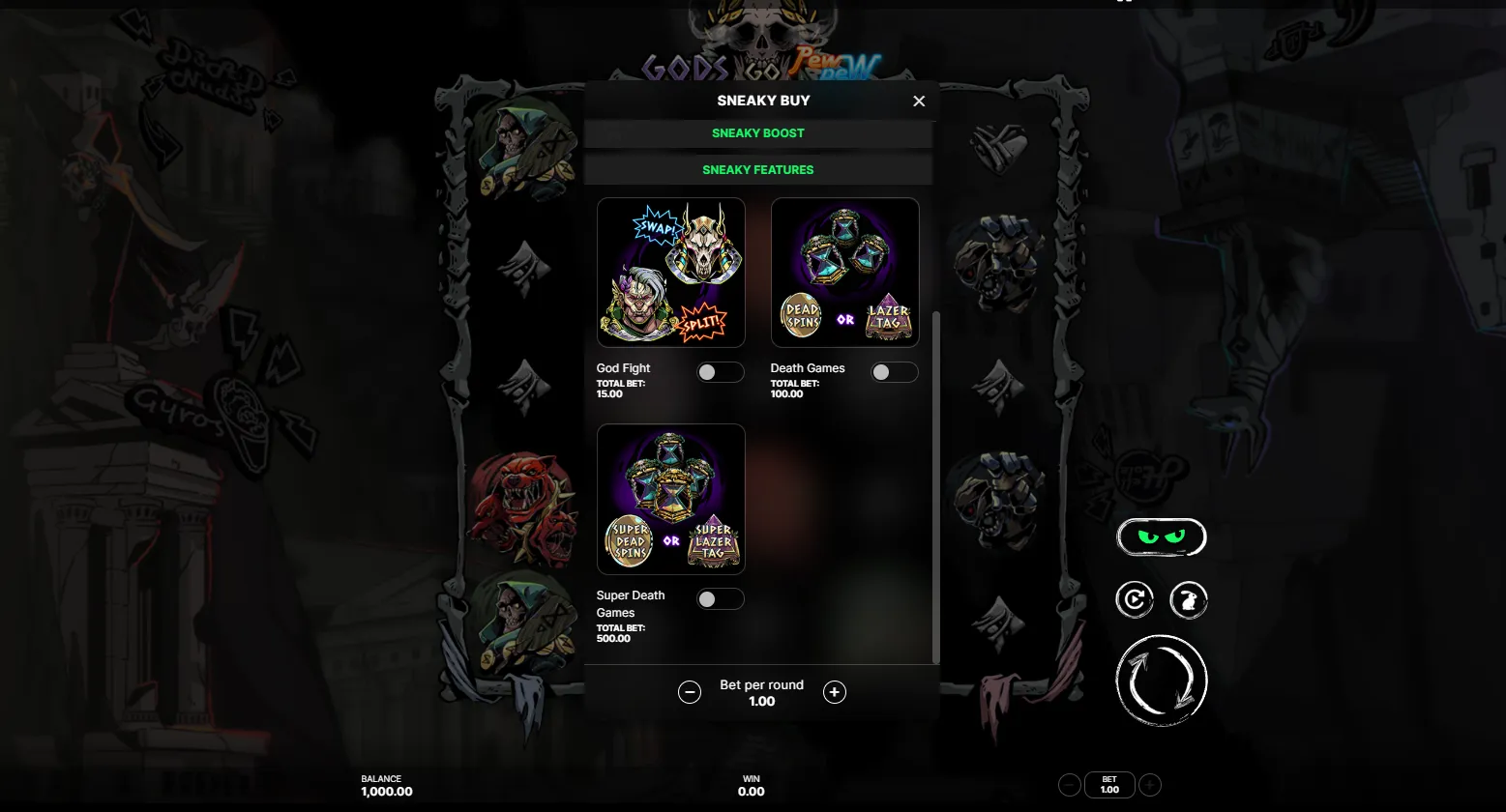Image resolution: width=1506 pixels, height=812 pixels.
Task: Decrease bet per round with minus
Action: click(x=690, y=692)
